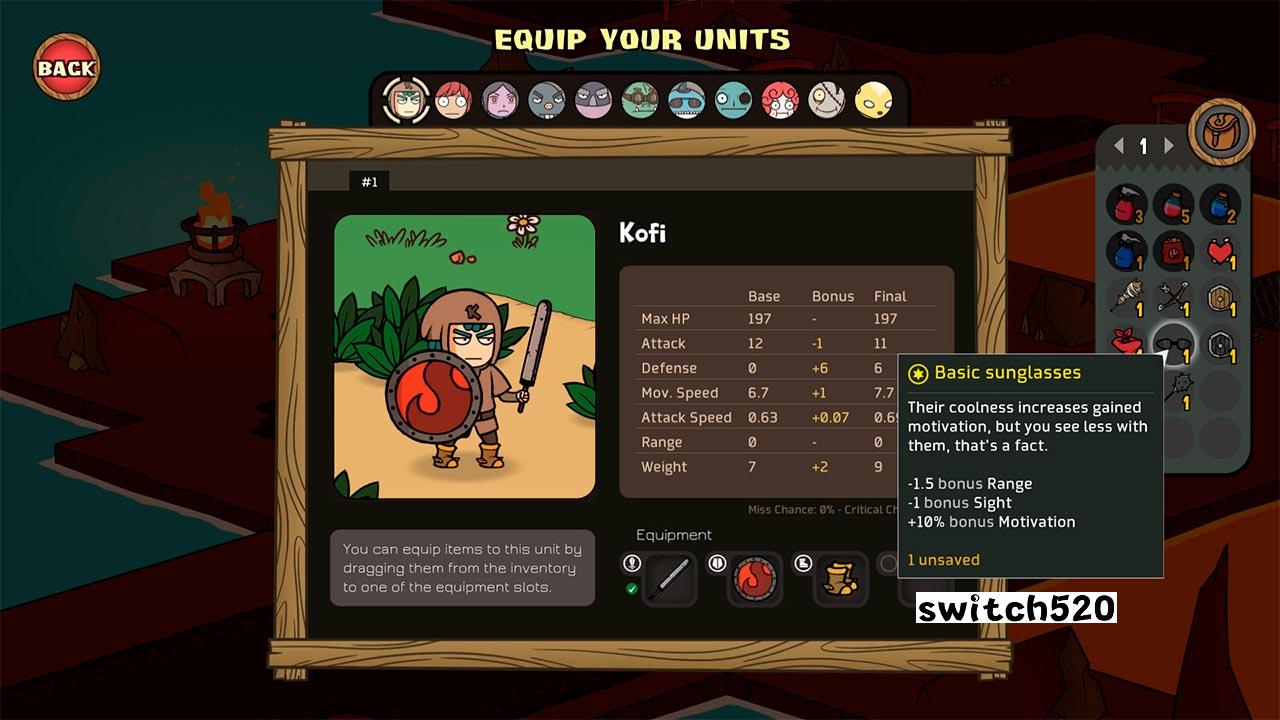Select Kofi's portrait in the unit bar
The image size is (1280, 720).
pos(406,99)
